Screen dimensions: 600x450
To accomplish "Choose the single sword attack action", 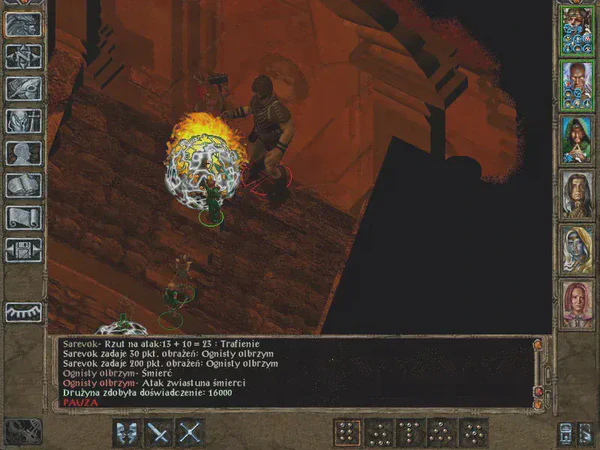I will click(158, 432).
